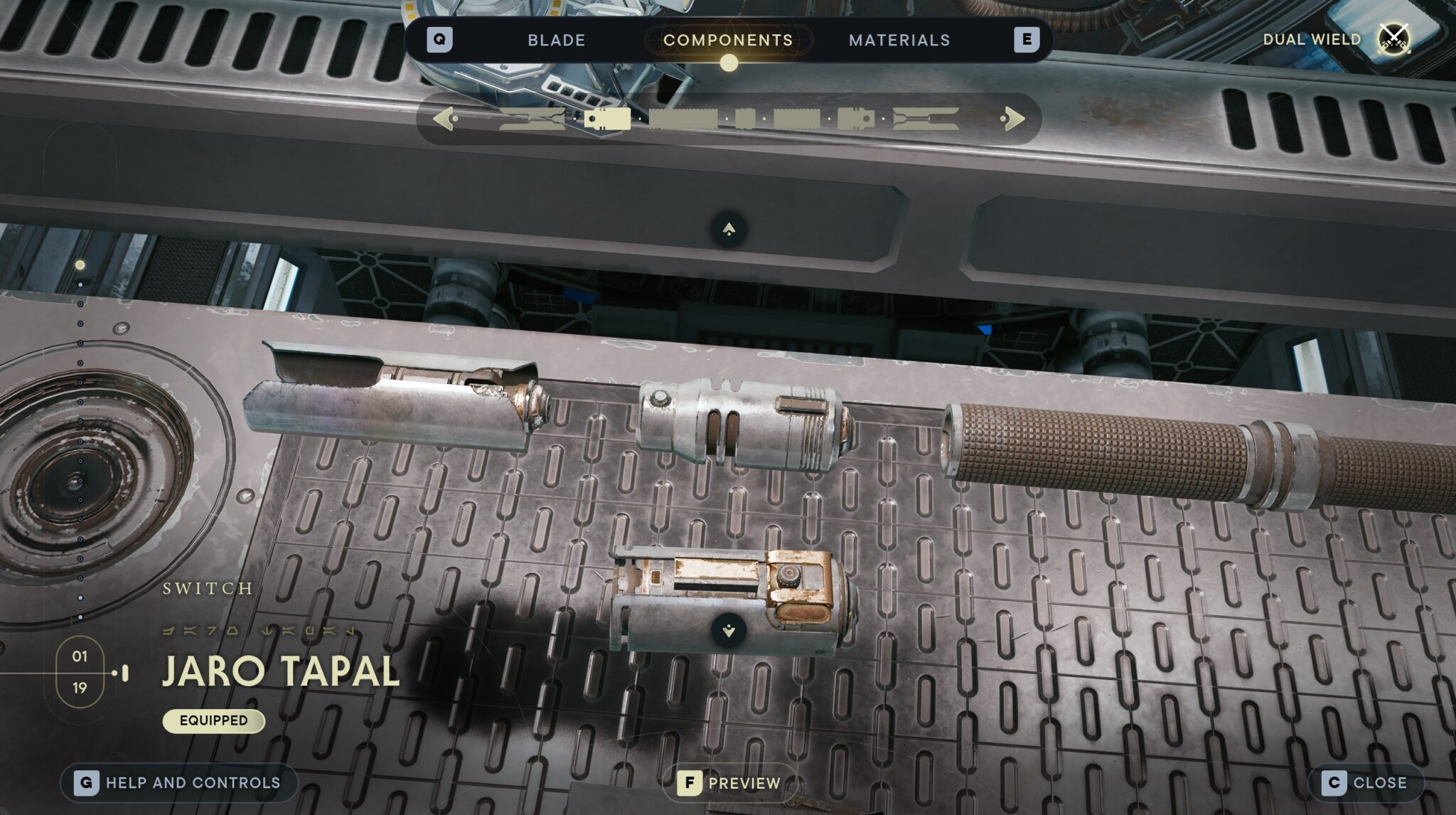1456x815 pixels.
Task: Click the Q key icon beside Blade
Action: tap(441, 40)
